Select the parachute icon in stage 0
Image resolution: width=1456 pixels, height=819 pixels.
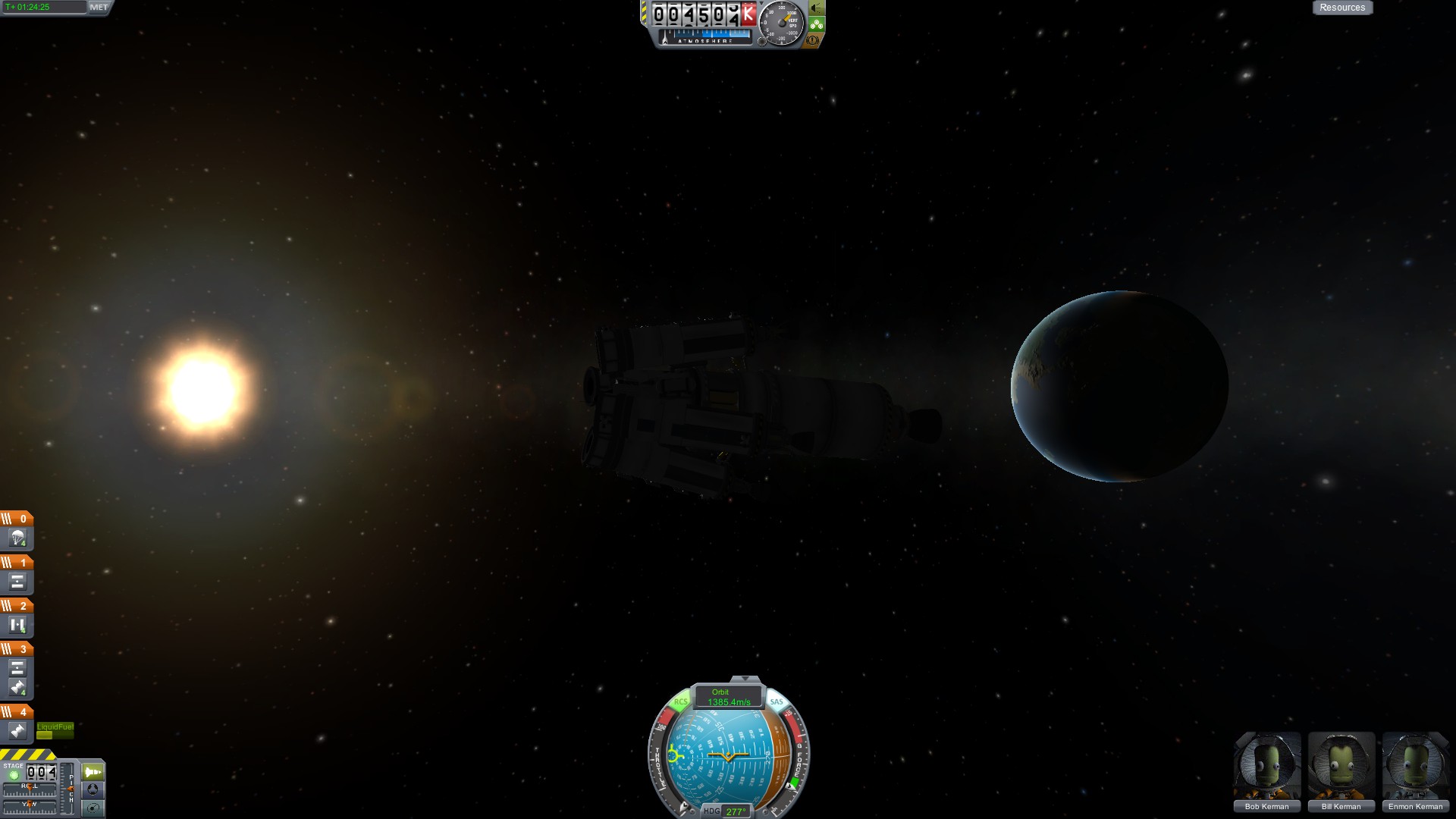coord(17,539)
